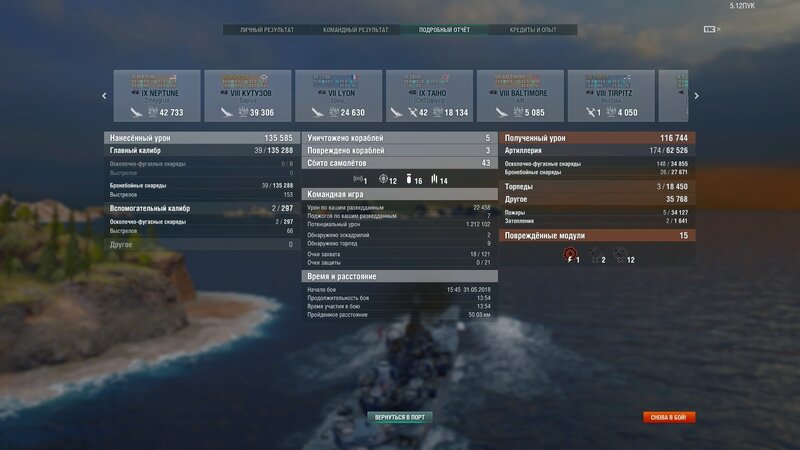Show the Кредиты и опыт tab
800x450 pixels.
coord(533,30)
